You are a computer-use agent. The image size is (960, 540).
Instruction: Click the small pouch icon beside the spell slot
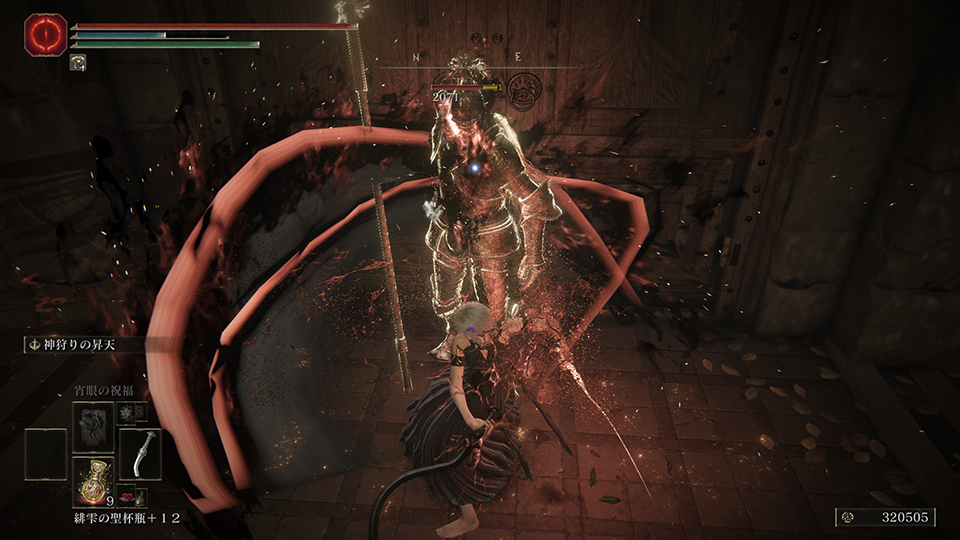tap(127, 412)
